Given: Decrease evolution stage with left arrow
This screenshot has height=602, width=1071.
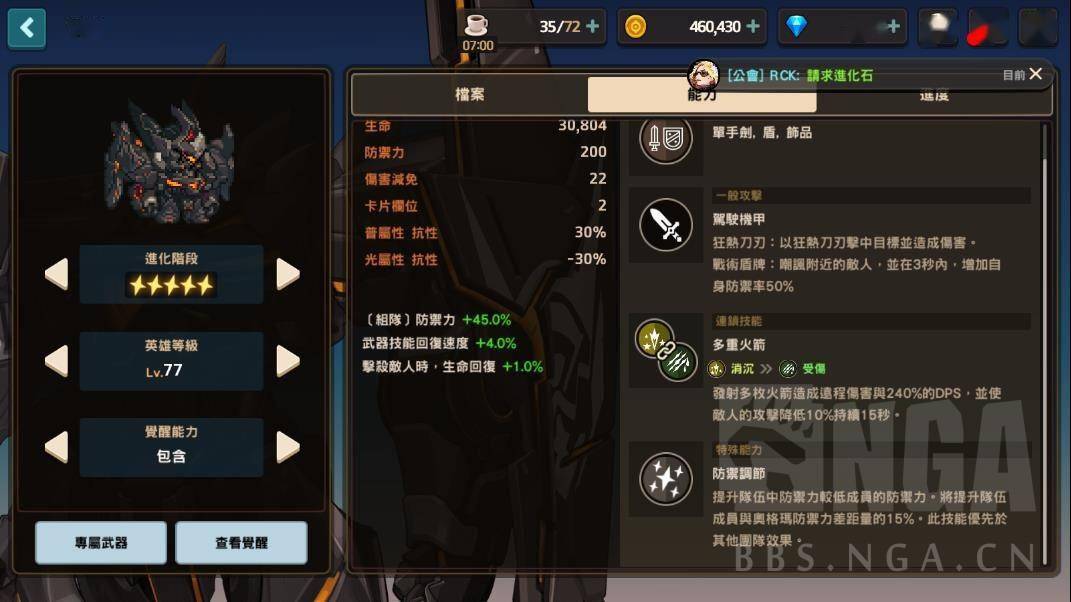Looking at the screenshot, I should pos(57,274).
